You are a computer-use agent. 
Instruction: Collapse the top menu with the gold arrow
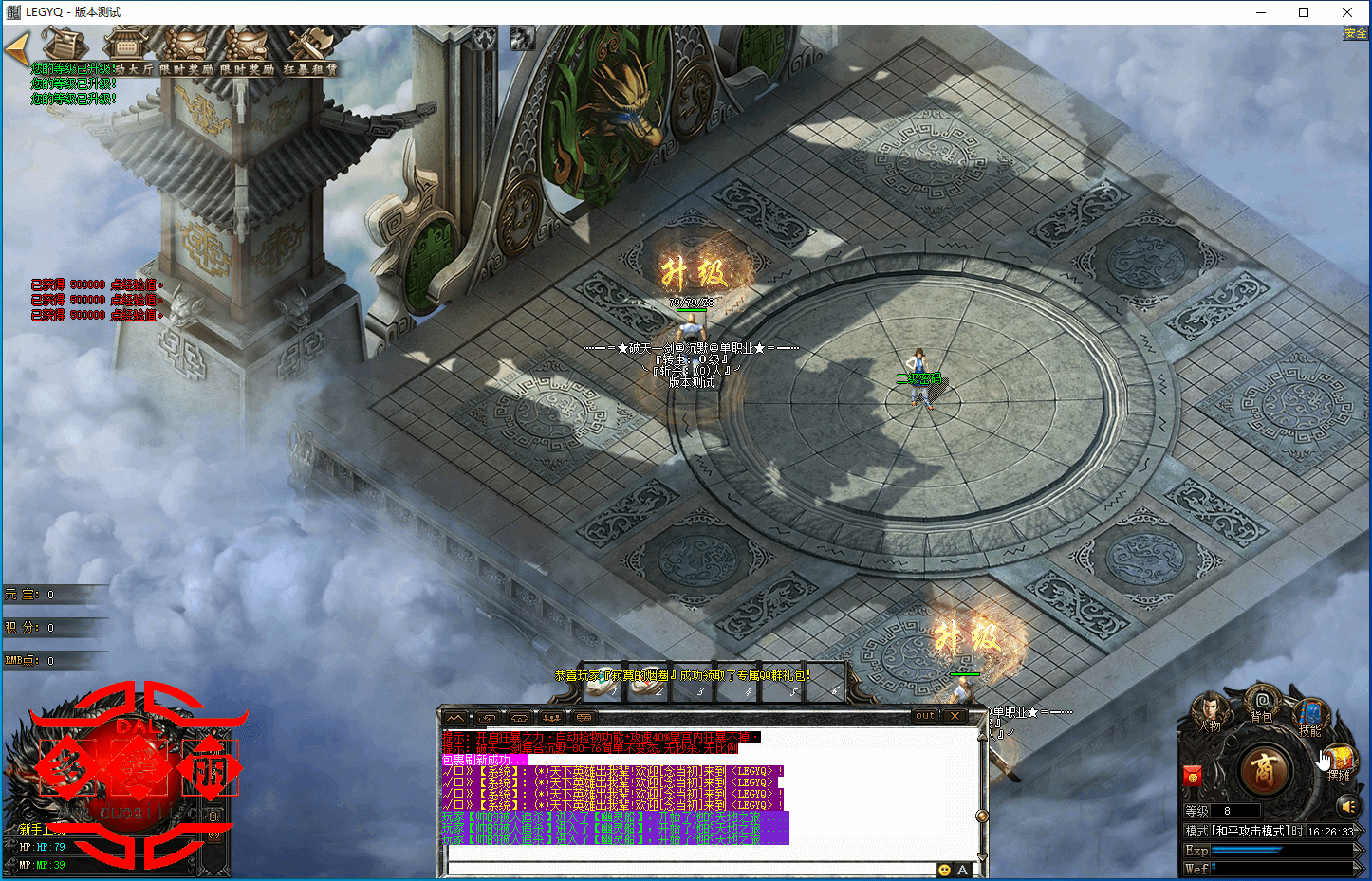click(x=16, y=48)
